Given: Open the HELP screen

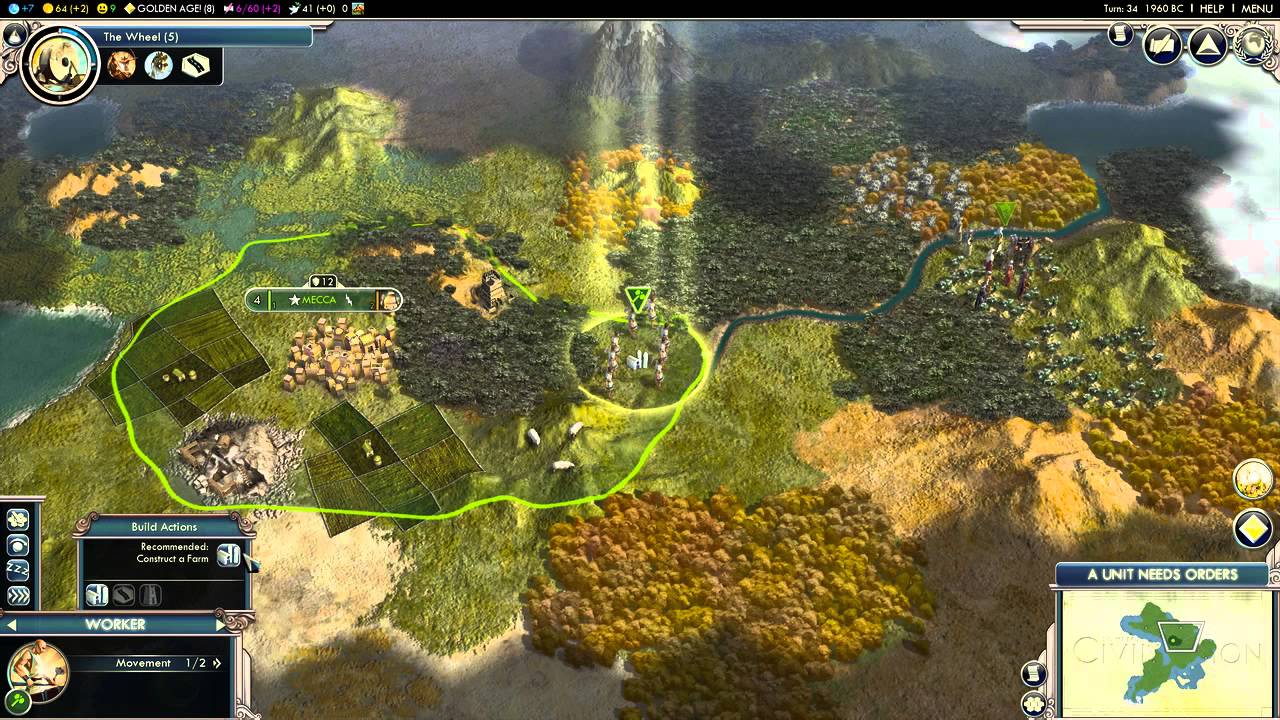Looking at the screenshot, I should 1211,8.
